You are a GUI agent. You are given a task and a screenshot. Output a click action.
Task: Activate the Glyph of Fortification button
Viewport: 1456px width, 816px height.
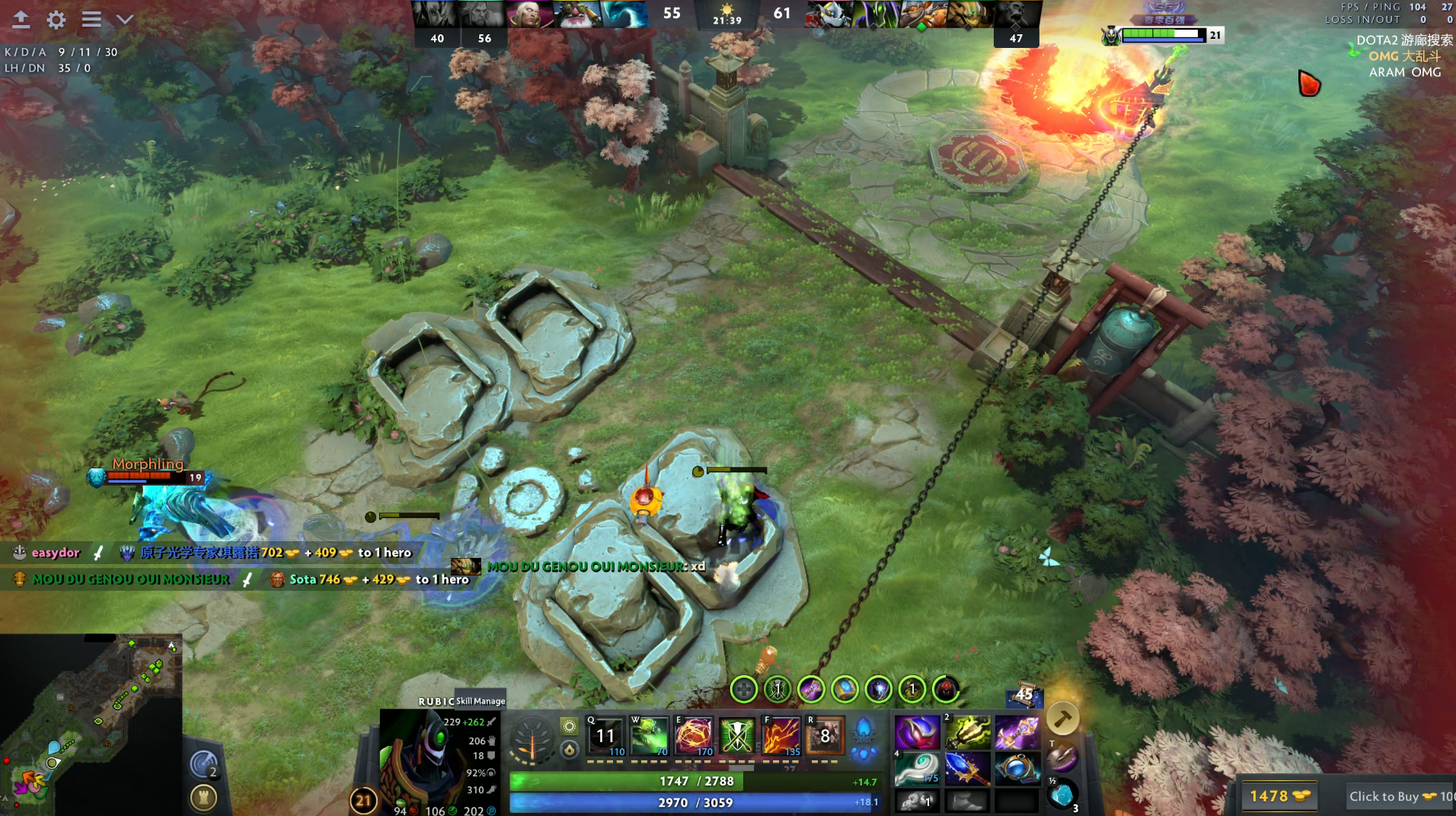pos(203,798)
